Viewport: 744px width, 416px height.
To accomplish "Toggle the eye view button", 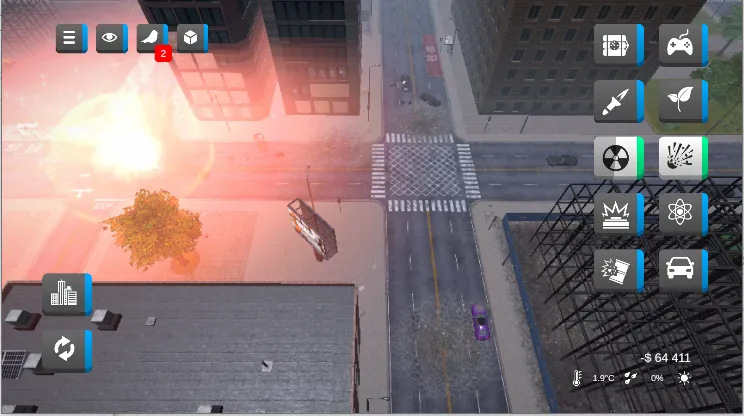I will [111, 39].
